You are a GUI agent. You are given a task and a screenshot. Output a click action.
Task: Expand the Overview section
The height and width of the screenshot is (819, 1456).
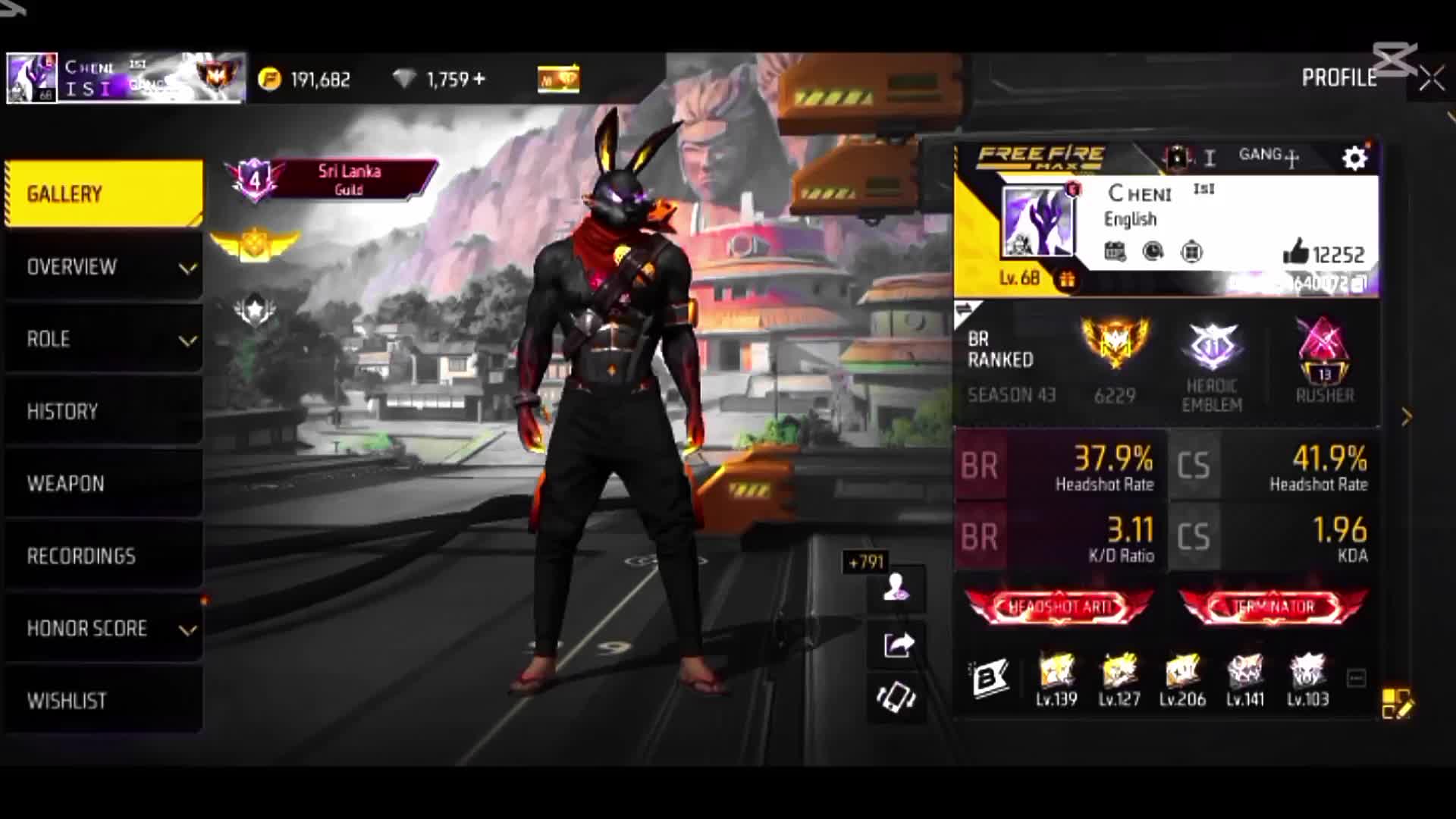point(103,267)
